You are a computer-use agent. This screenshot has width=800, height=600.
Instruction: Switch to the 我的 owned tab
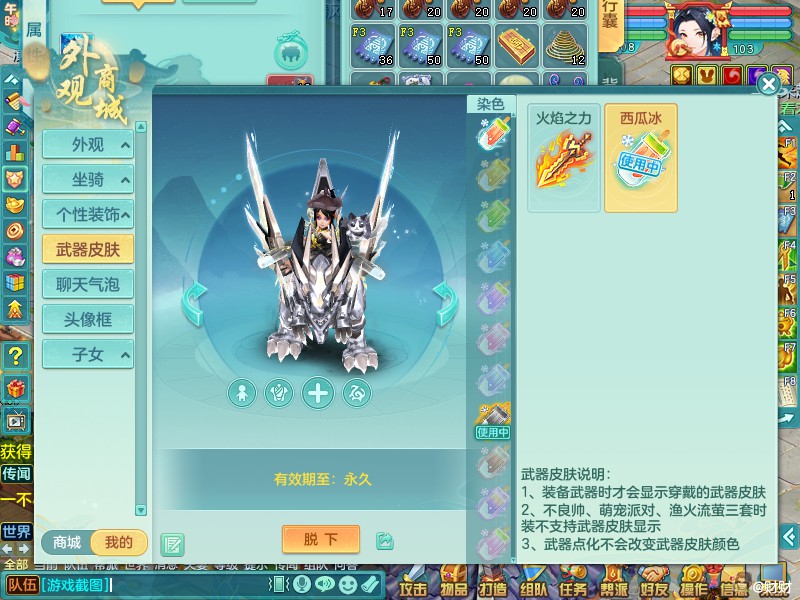(x=118, y=542)
